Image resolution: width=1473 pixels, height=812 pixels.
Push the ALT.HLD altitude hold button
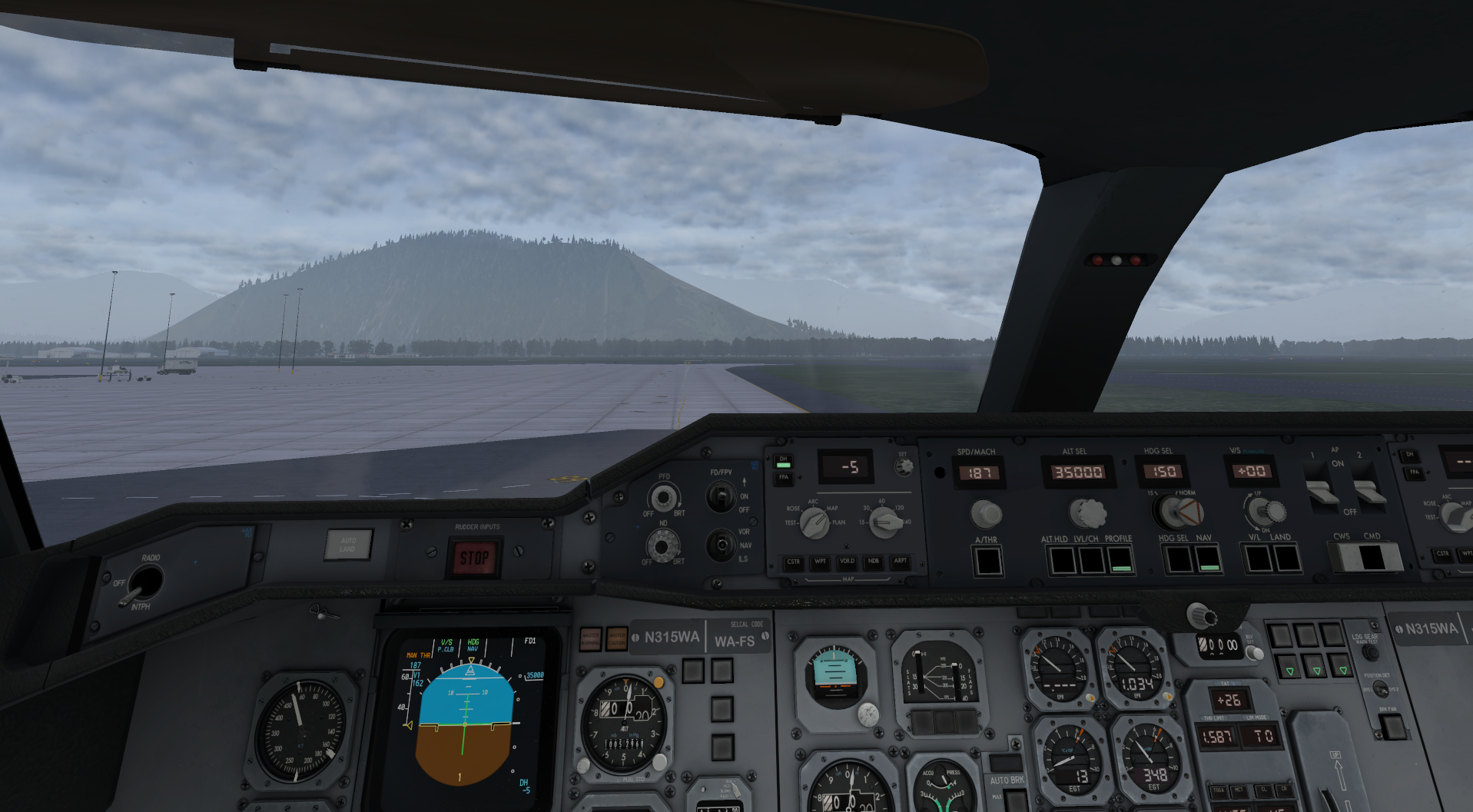pos(1062,560)
